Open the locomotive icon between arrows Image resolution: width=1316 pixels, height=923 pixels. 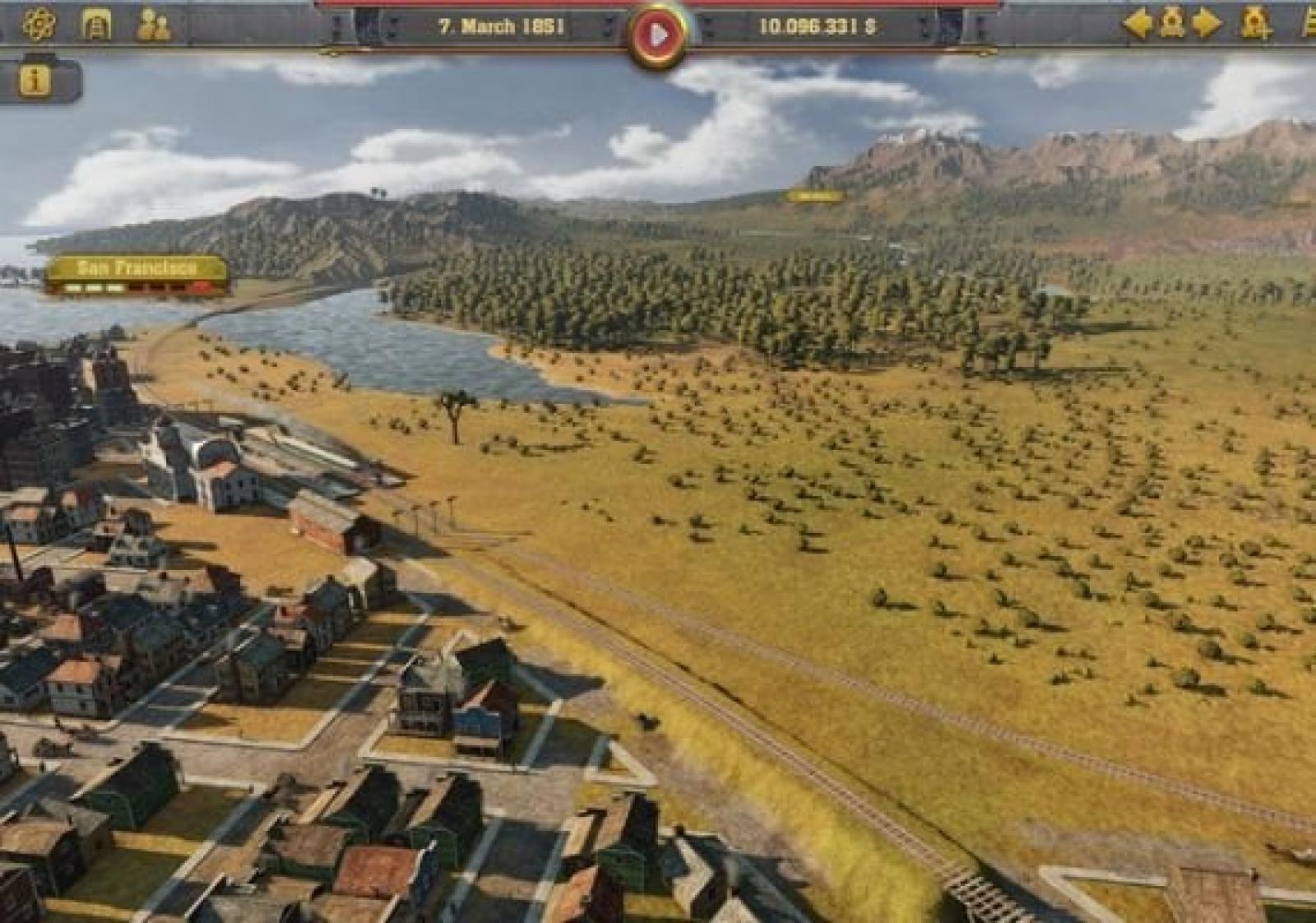pos(1172,24)
